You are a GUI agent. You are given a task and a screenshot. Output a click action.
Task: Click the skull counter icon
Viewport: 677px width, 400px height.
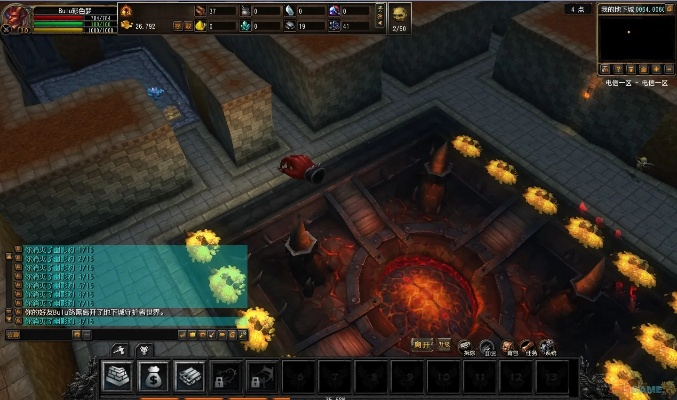pyautogui.click(x=399, y=14)
